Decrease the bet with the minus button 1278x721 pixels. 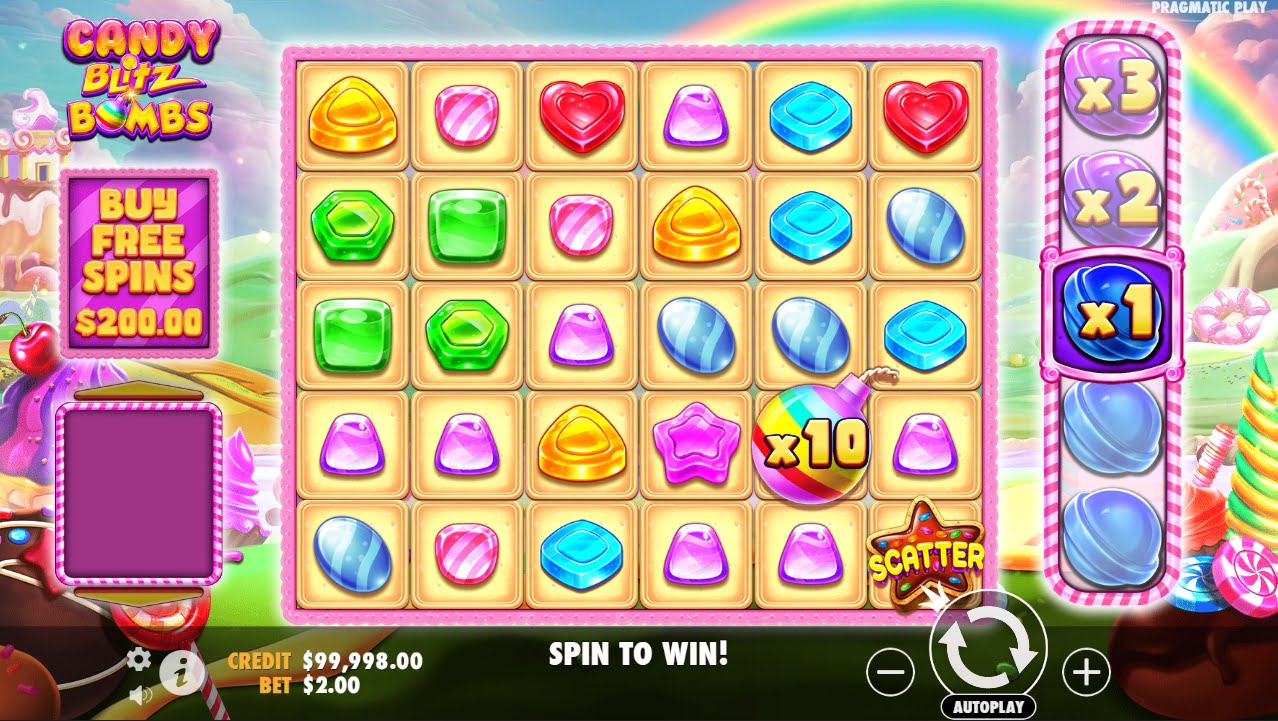pyautogui.click(x=890, y=673)
